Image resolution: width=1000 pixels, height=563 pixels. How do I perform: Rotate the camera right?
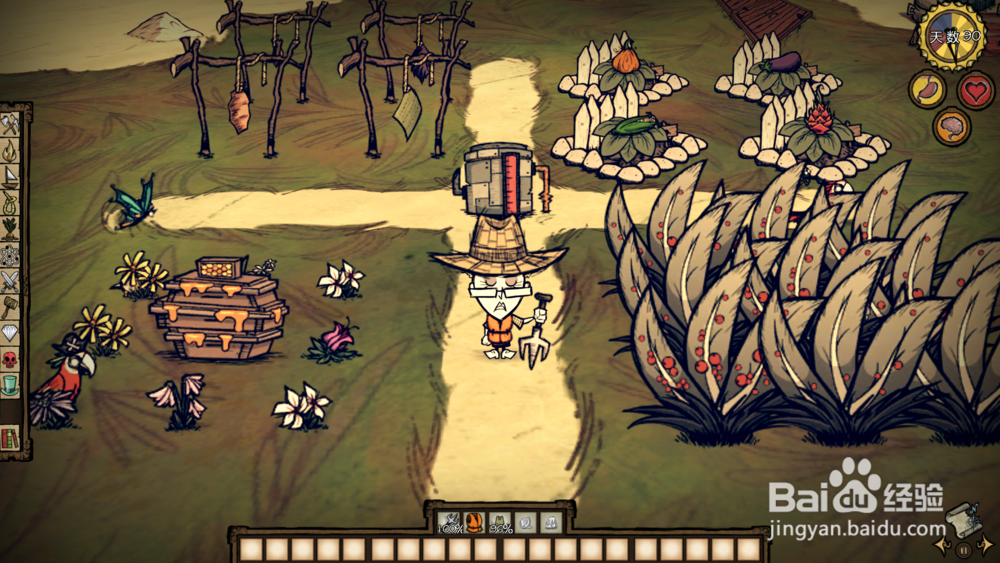pyautogui.click(x=986, y=547)
